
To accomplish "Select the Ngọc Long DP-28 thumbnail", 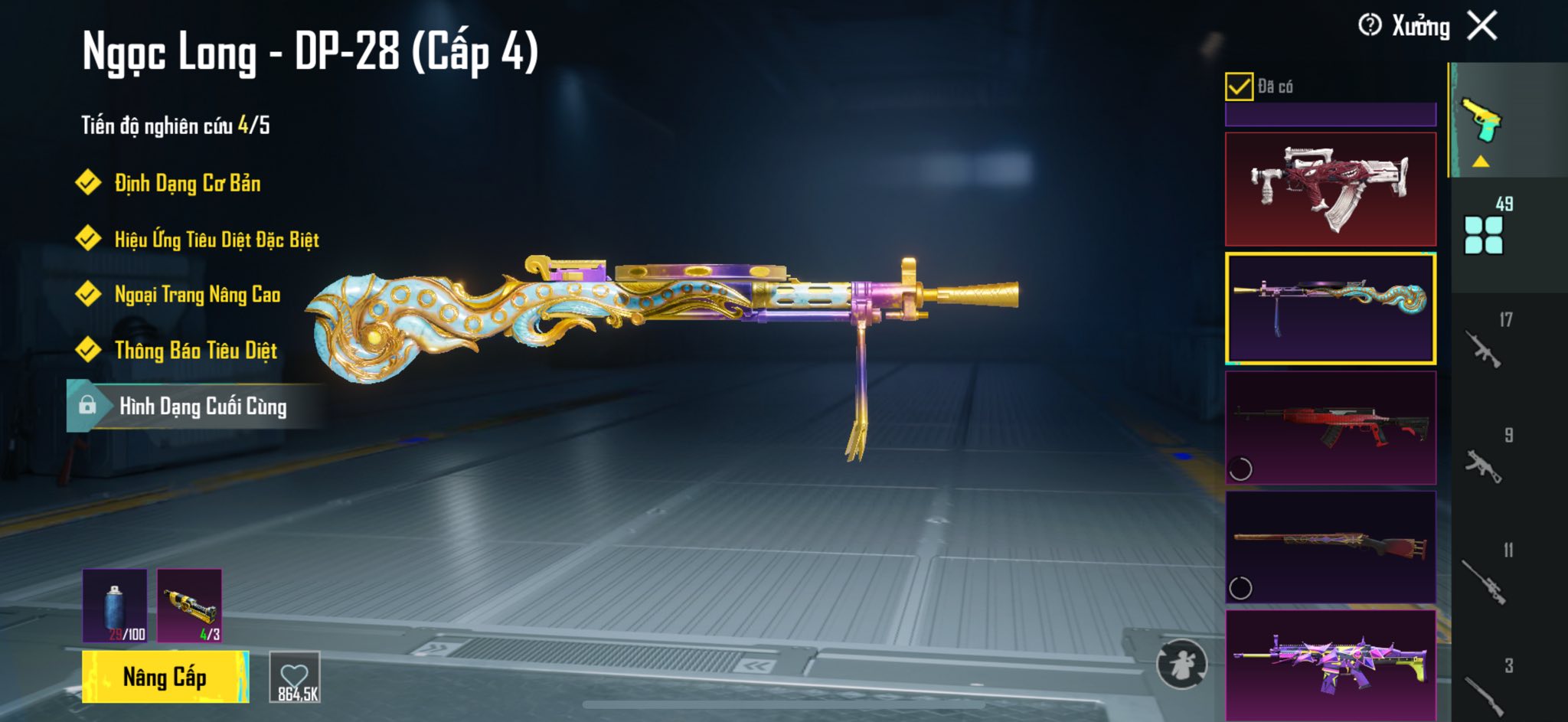I will pyautogui.click(x=1331, y=308).
